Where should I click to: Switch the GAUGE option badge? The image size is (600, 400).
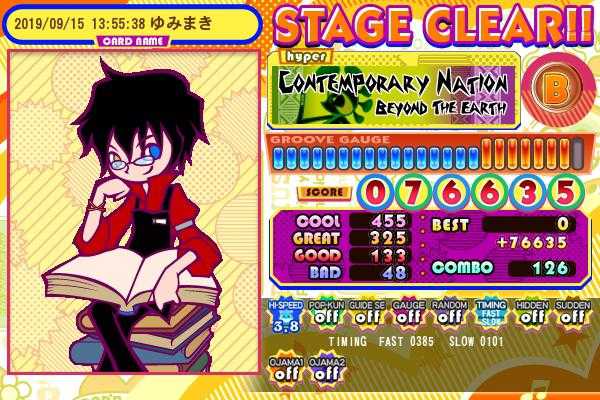407,315
